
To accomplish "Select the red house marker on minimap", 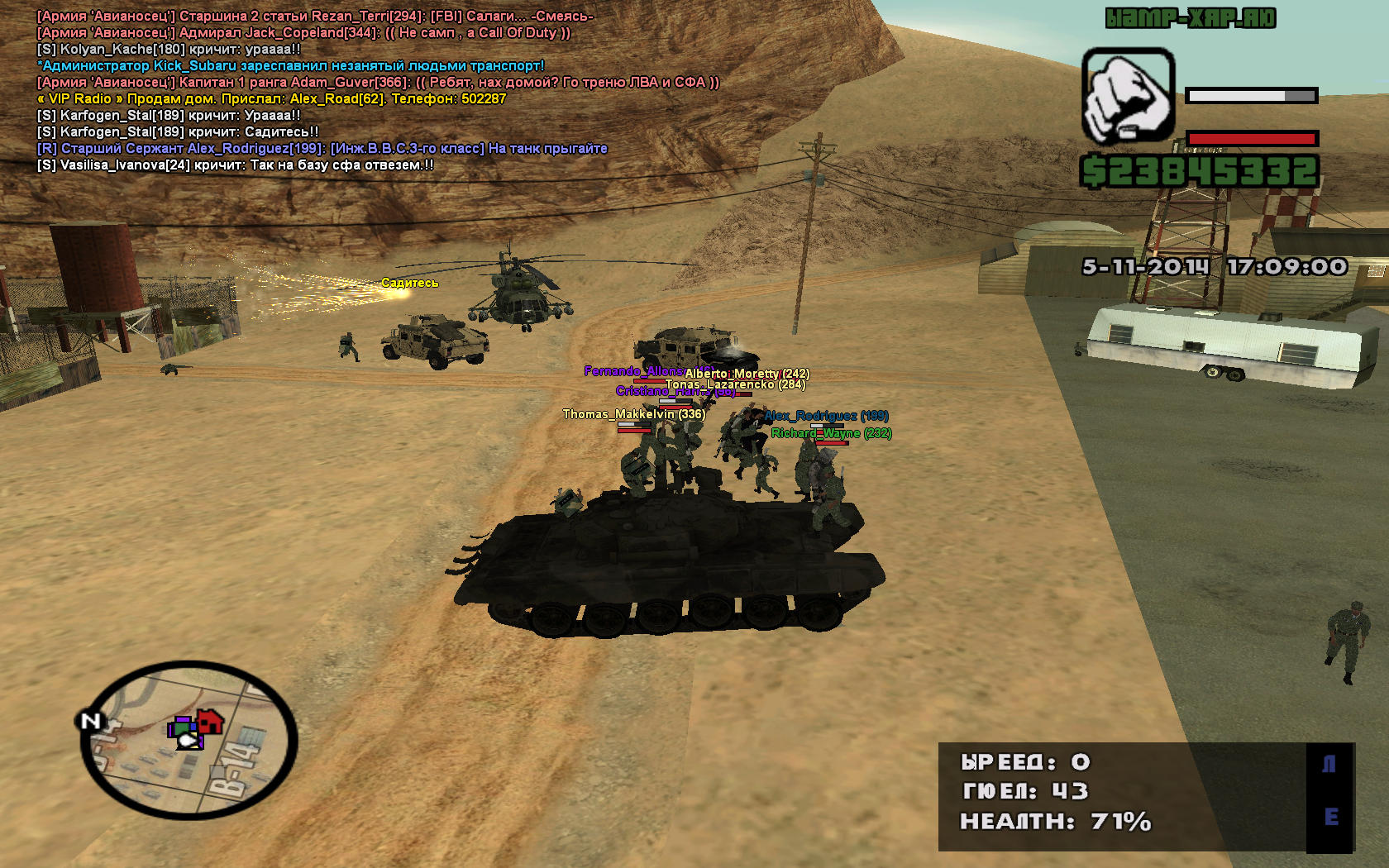I will 210,722.
